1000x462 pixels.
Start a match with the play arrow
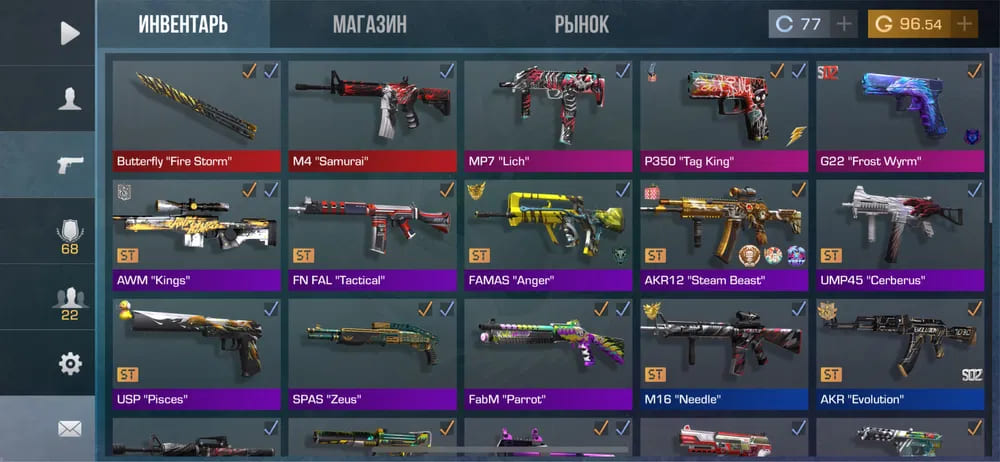pos(69,33)
